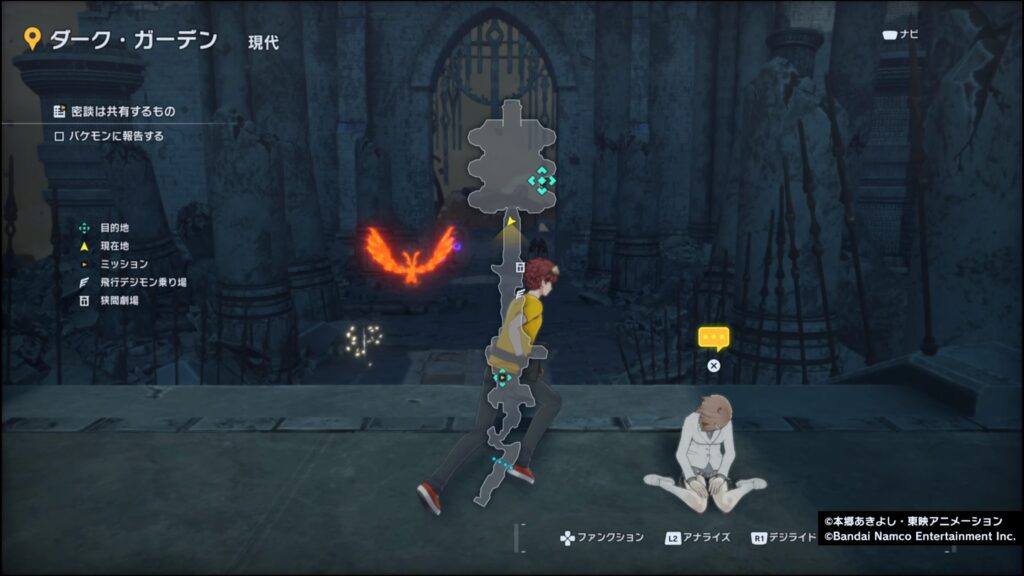Click the yellow current-position arrow on the map
The image size is (1024, 576).
click(511, 221)
